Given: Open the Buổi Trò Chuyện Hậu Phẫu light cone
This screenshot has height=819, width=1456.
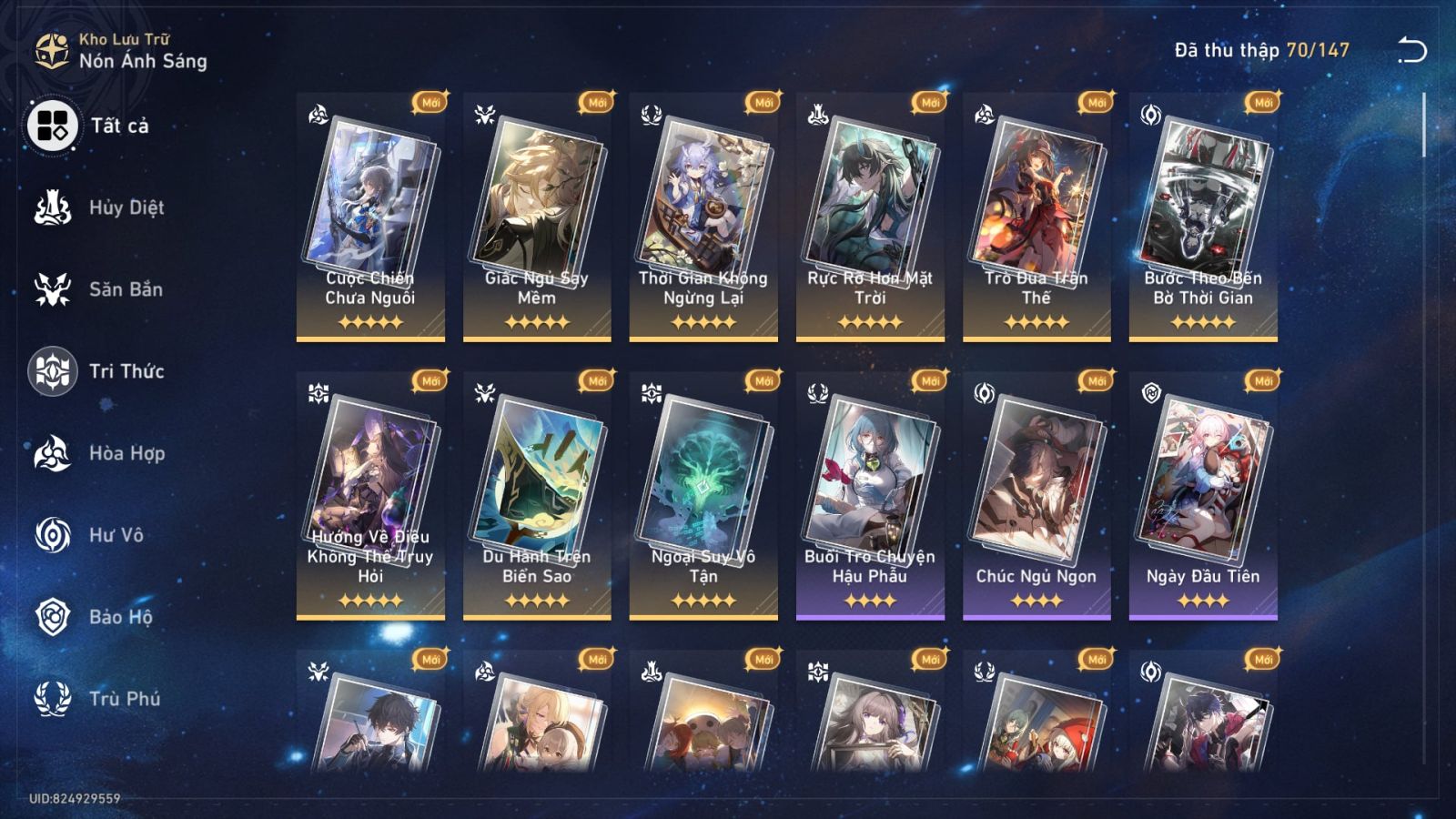Looking at the screenshot, I should click(x=868, y=491).
